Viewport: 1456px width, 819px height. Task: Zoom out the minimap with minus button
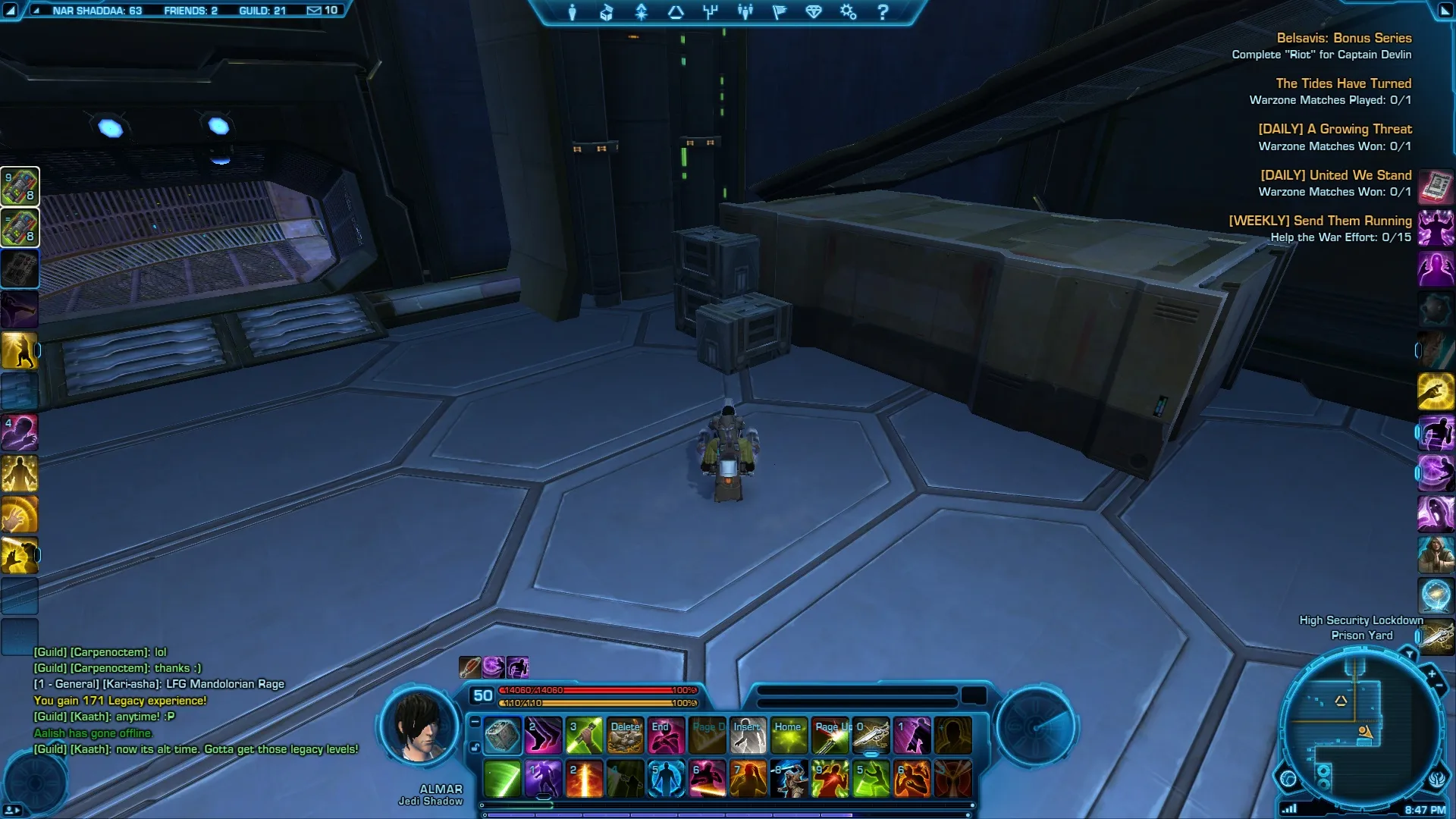1439,686
